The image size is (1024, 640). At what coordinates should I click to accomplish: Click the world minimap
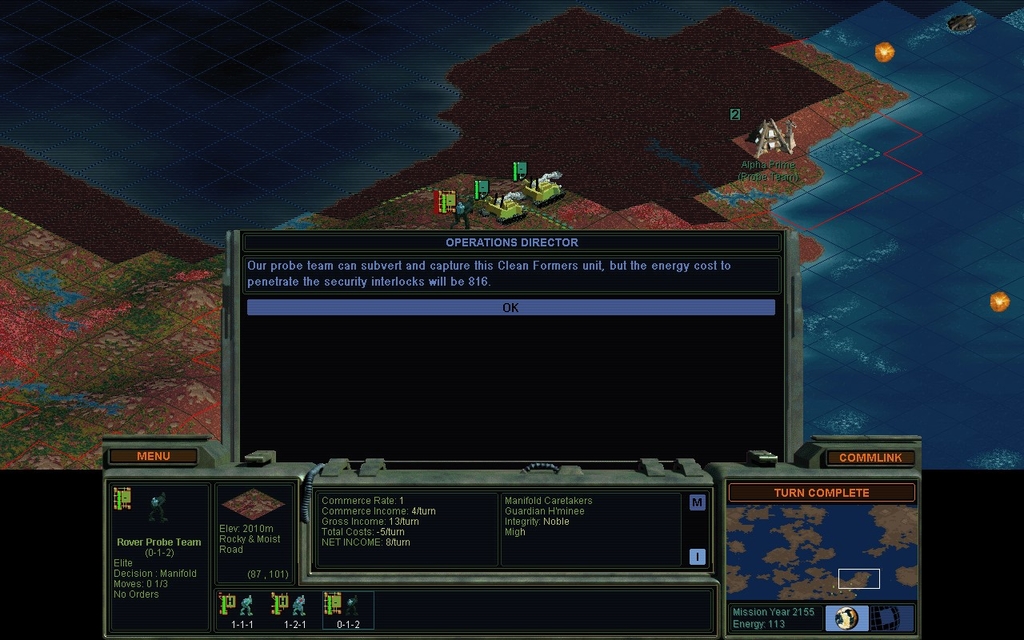click(x=821, y=551)
